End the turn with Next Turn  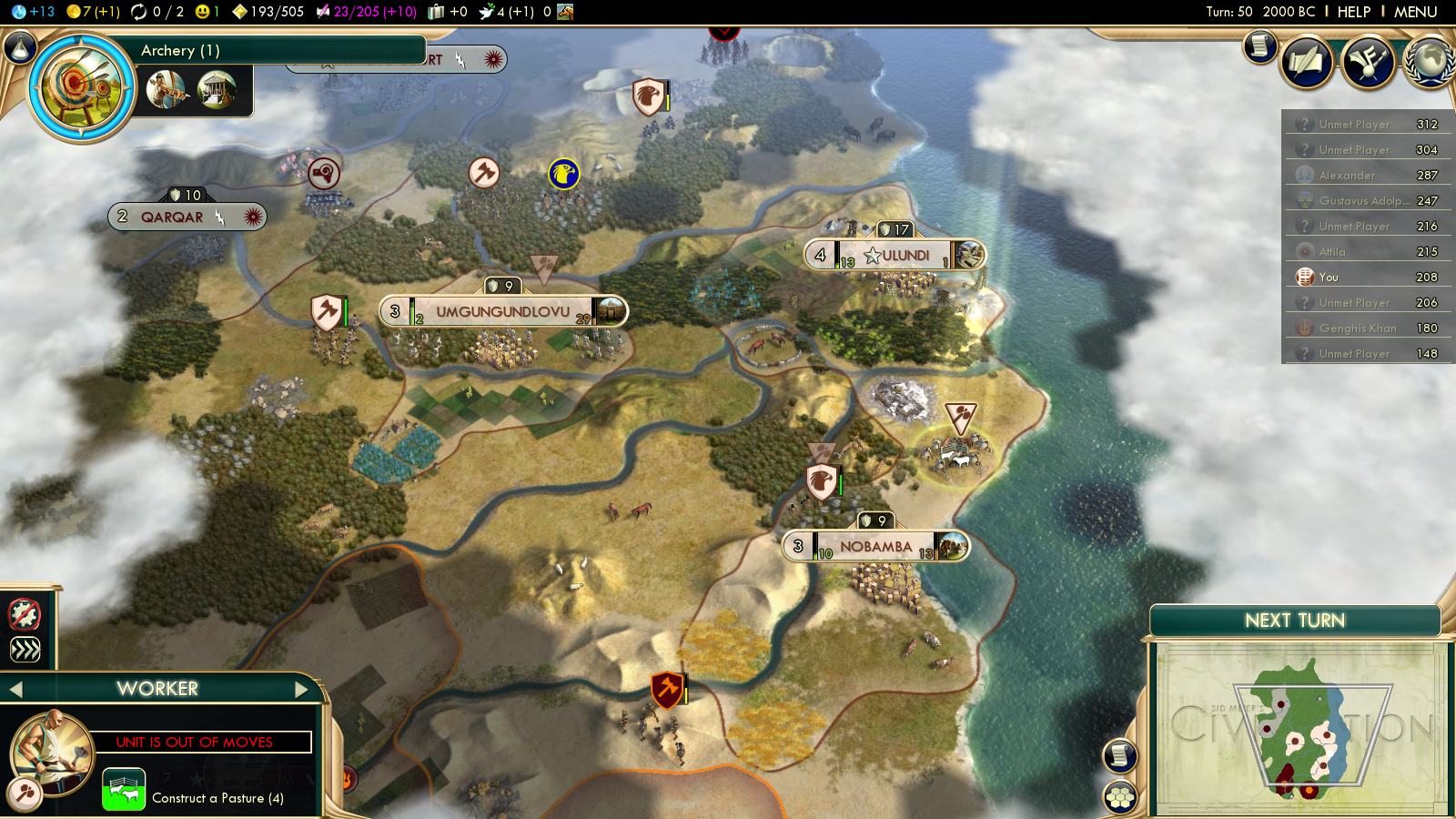tap(1294, 621)
